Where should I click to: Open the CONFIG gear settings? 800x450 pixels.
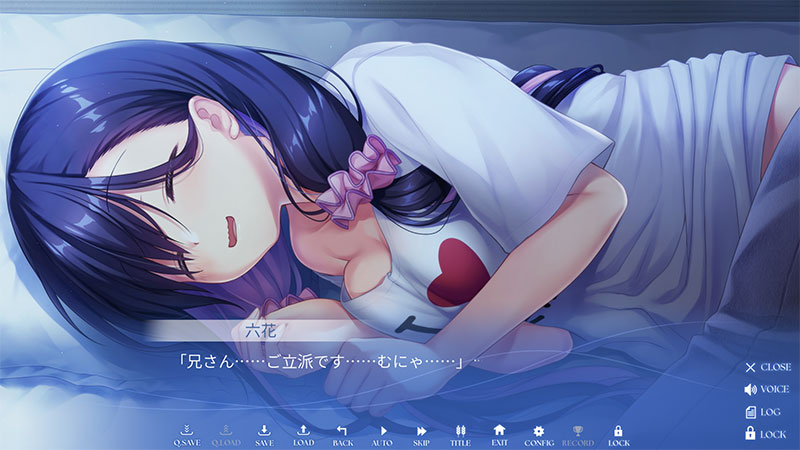pos(538,434)
